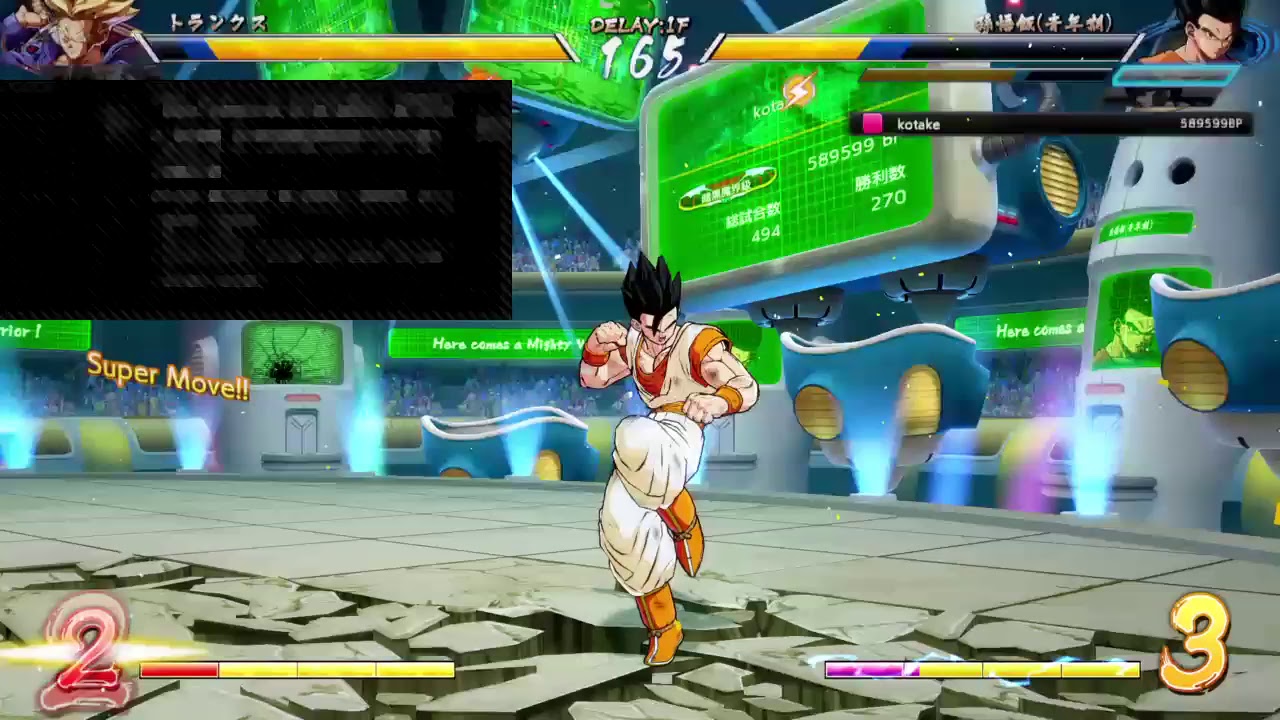The width and height of the screenshot is (1280, 720).
Task: Click the pink square player marker by kotake
Action: (x=873, y=123)
